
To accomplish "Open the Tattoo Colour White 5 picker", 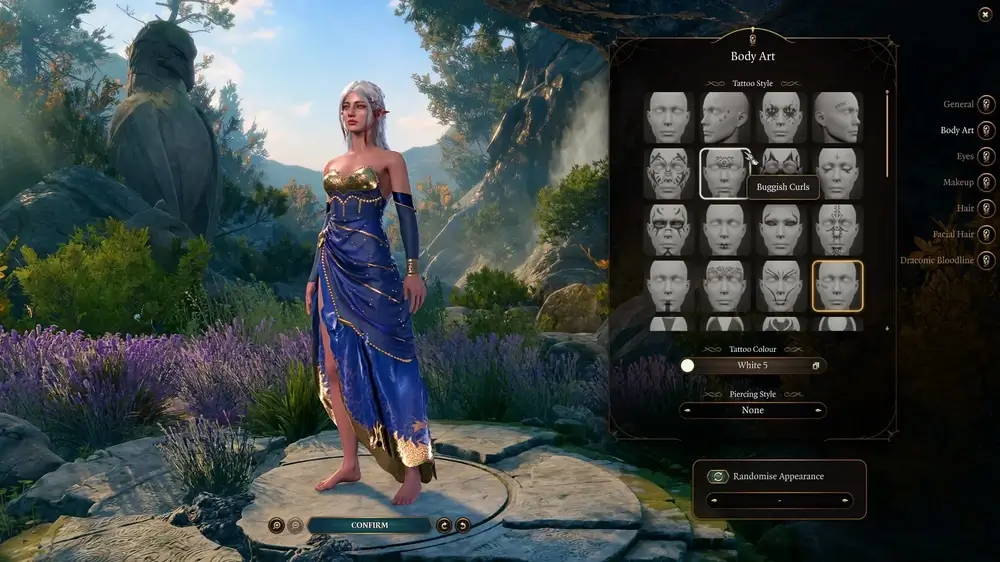I will click(752, 366).
